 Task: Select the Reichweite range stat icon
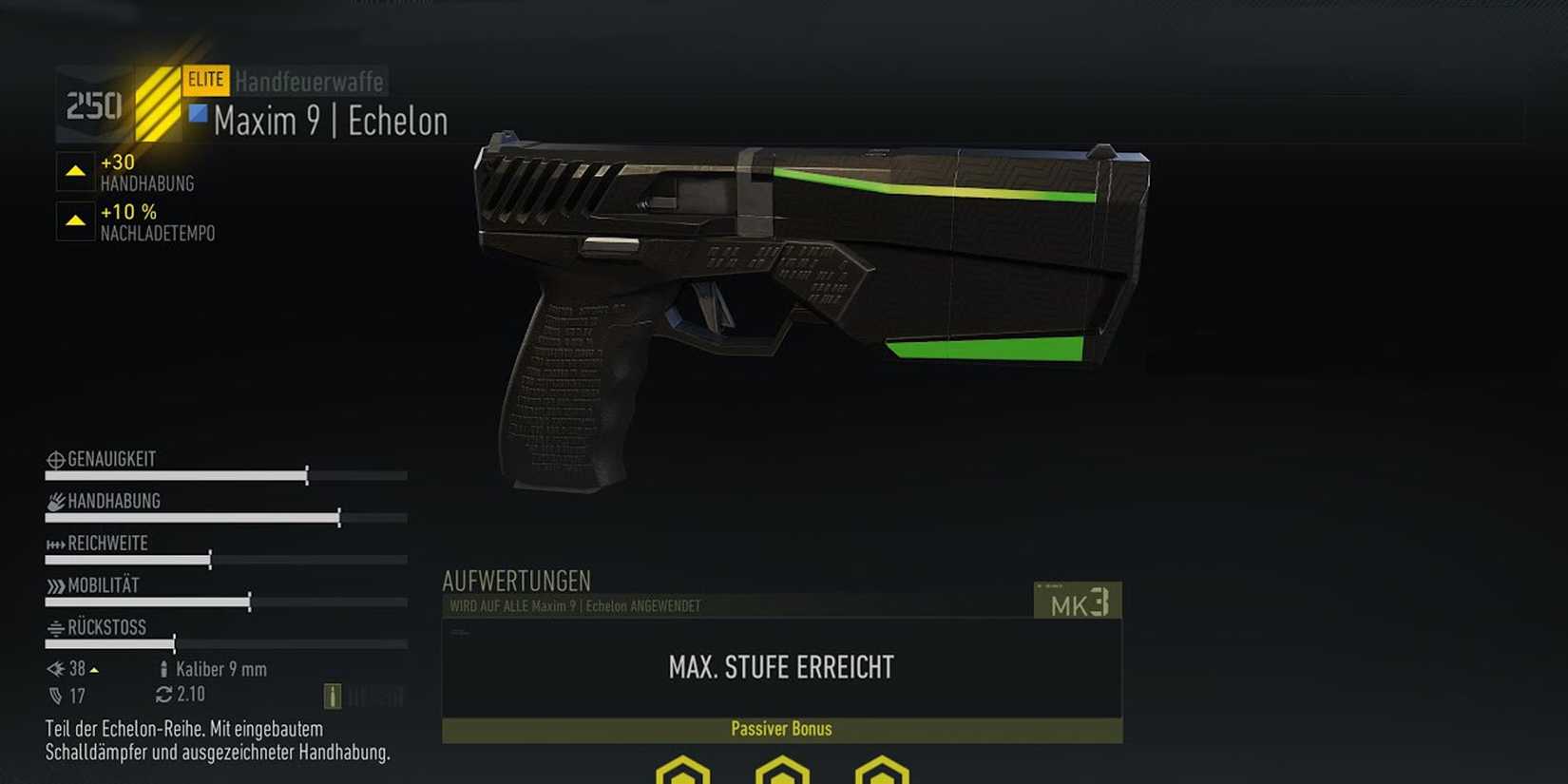(55, 544)
